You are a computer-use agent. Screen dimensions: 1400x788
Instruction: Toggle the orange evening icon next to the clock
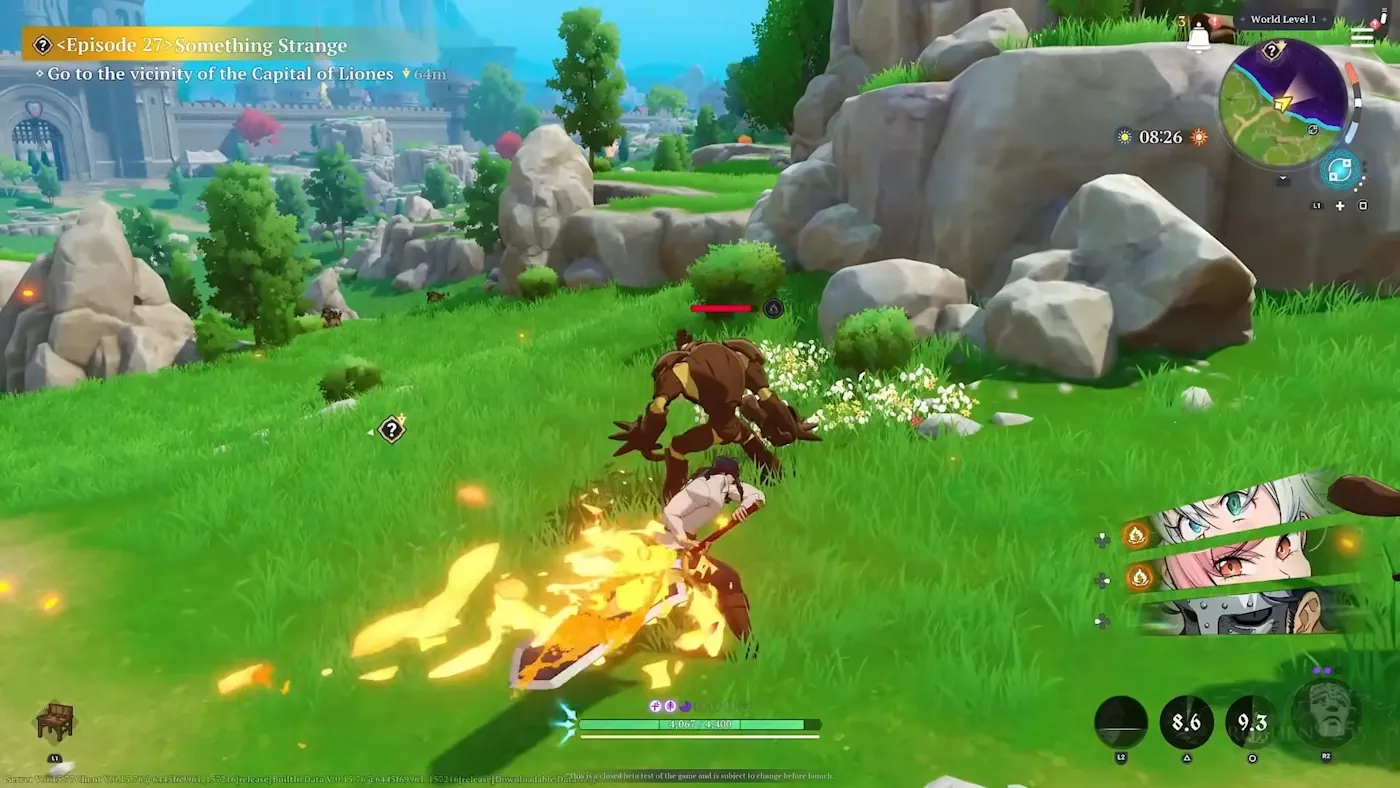tap(1197, 137)
